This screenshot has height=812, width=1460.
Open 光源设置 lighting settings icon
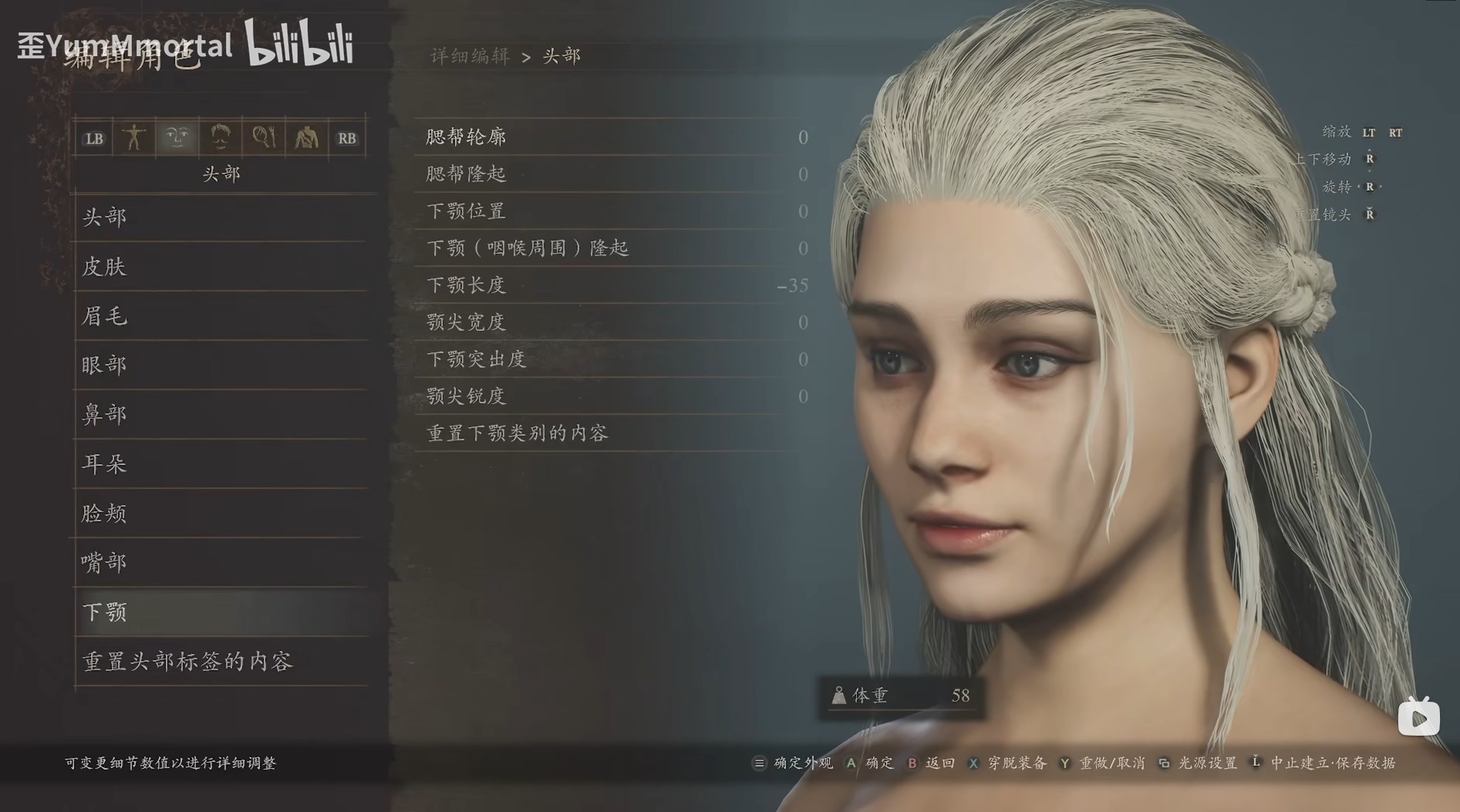click(1162, 763)
